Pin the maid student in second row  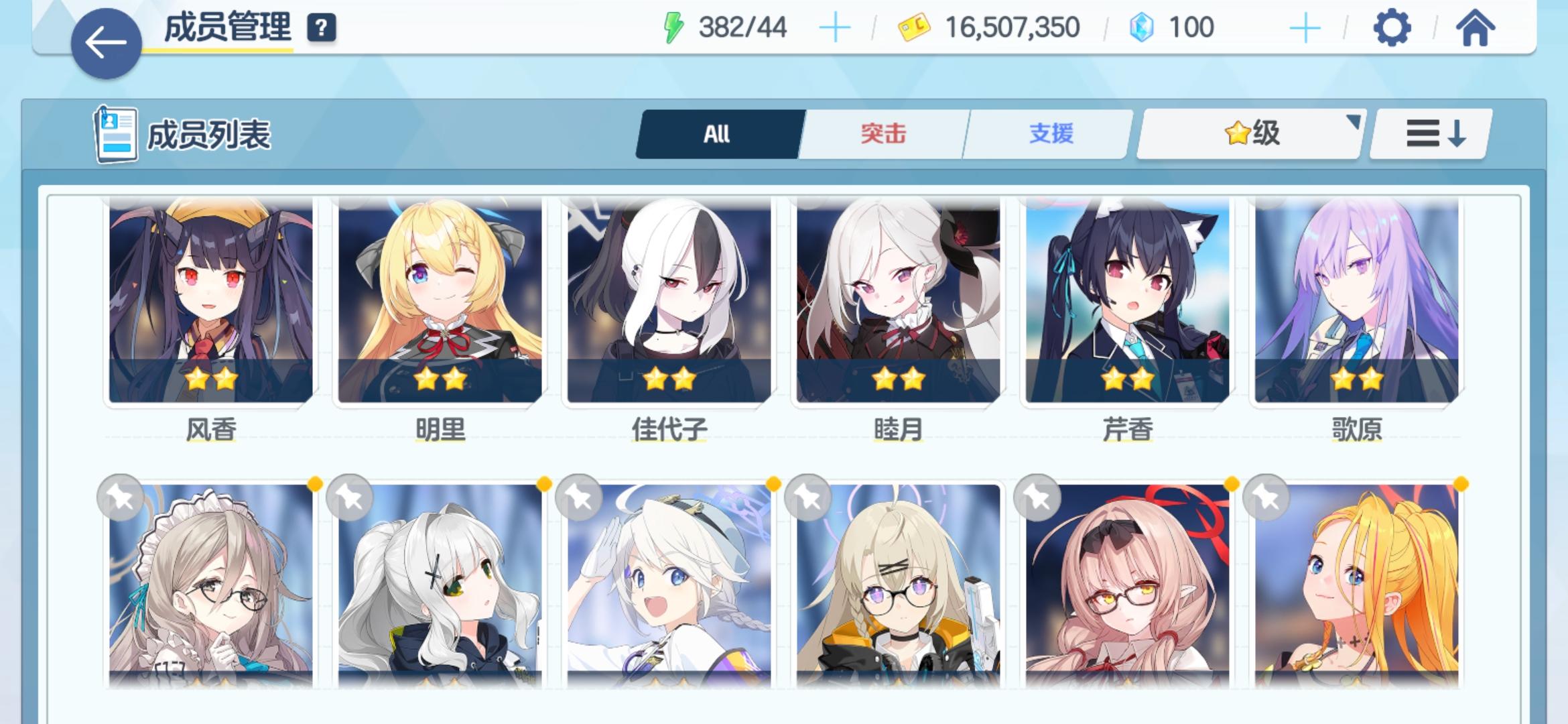[121, 496]
